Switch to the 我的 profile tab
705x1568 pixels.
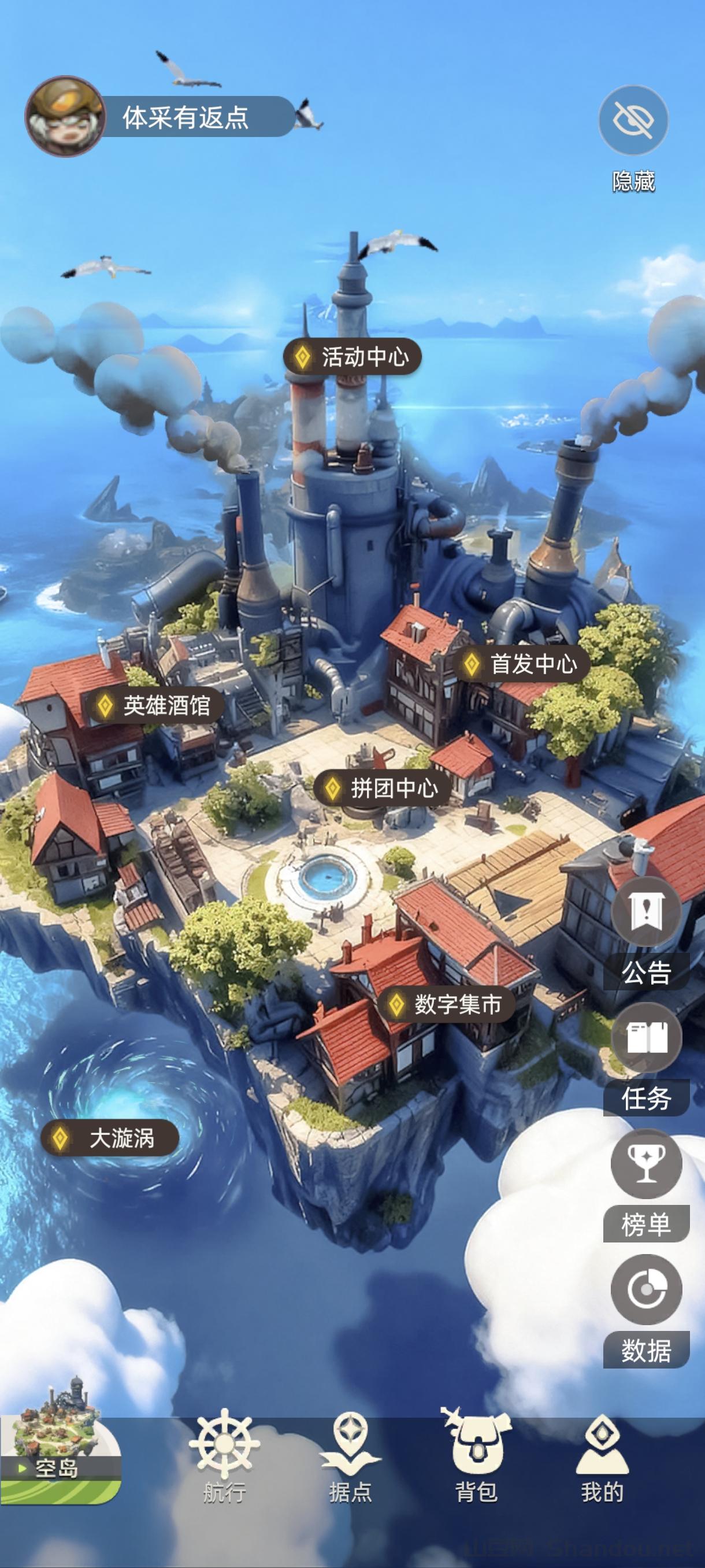602,1456
